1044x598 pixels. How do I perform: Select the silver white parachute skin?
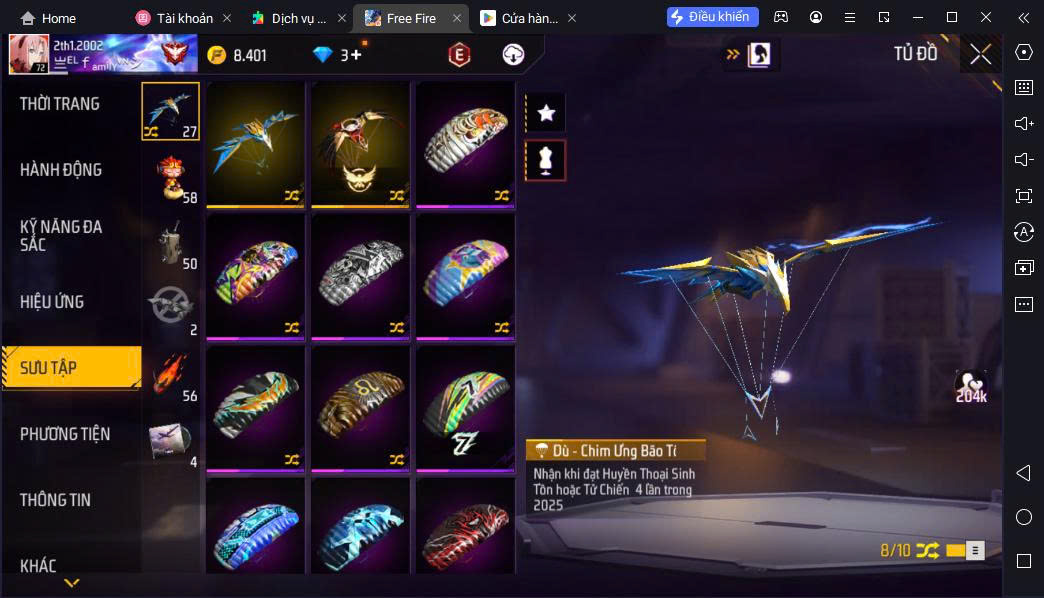tap(360, 275)
